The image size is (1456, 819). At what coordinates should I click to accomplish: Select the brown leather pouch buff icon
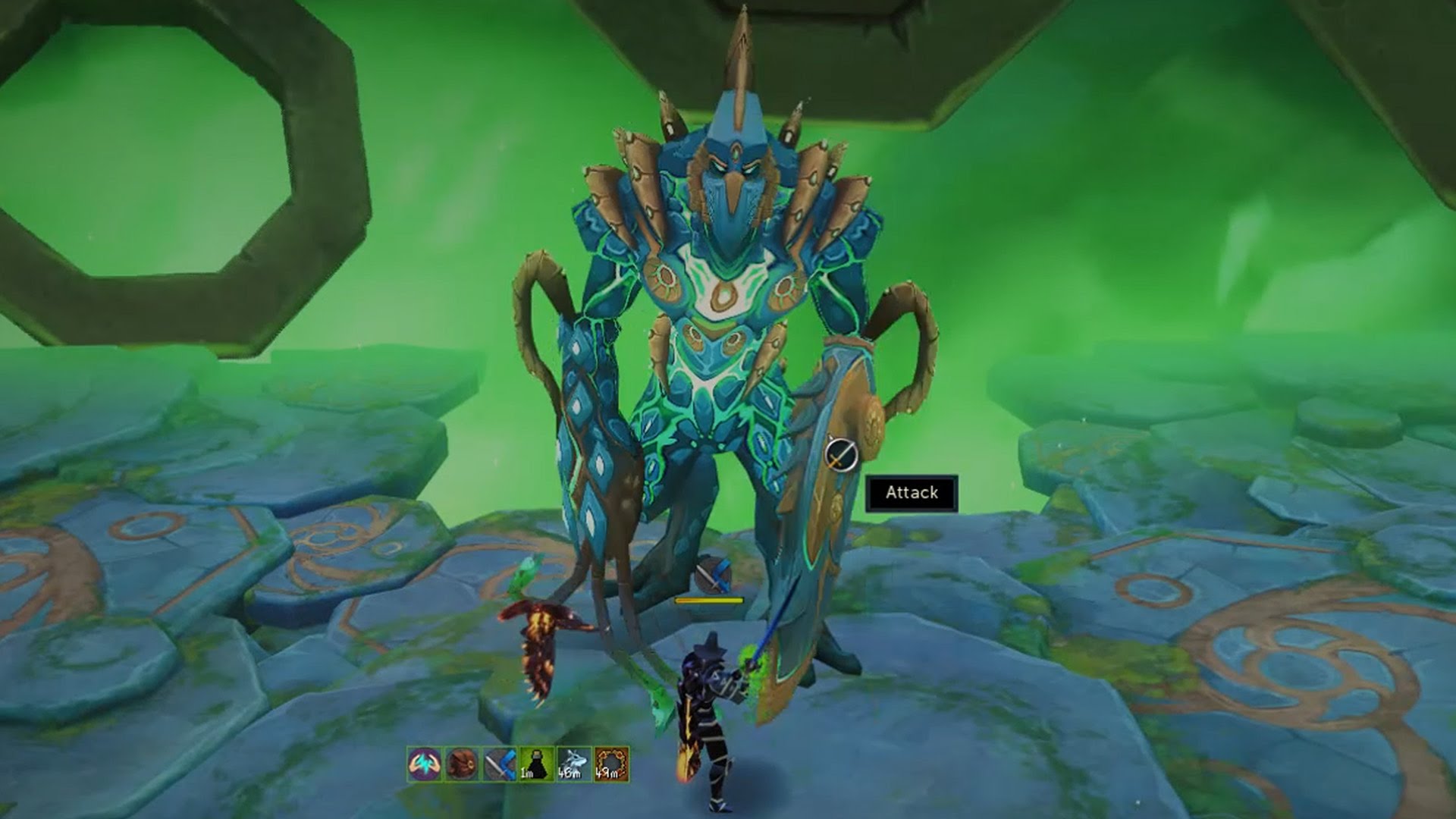[461, 764]
